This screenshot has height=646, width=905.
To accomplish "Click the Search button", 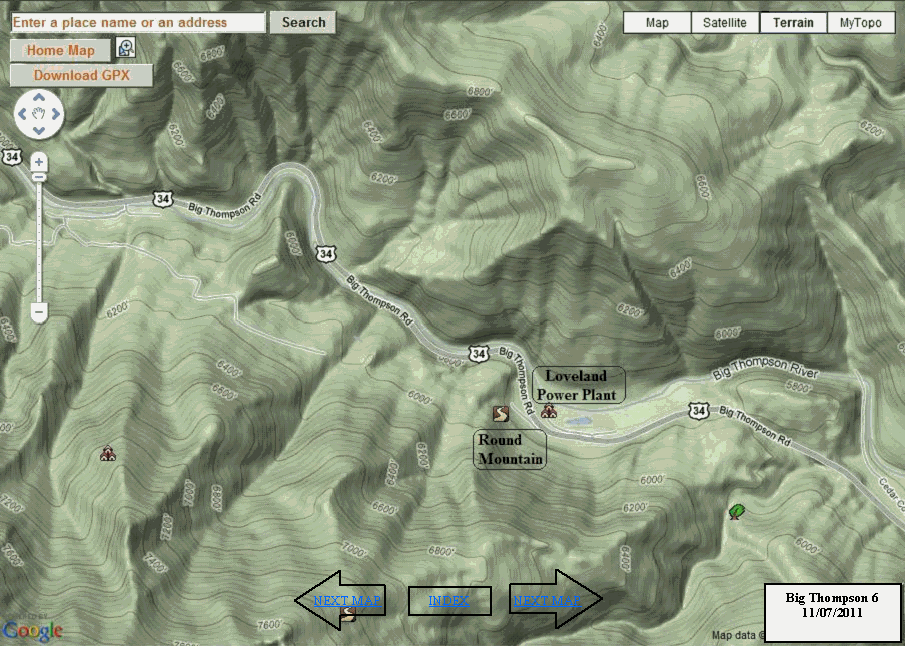I will pyautogui.click(x=303, y=22).
